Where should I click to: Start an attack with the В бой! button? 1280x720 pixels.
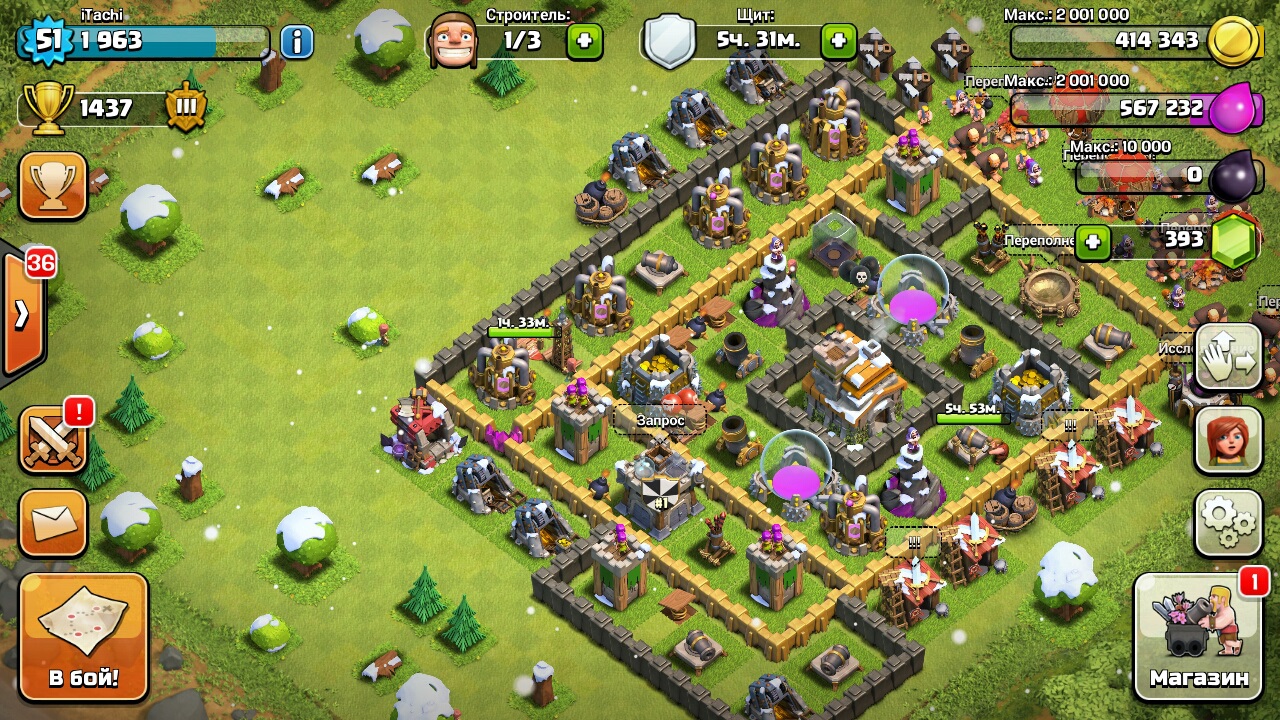(84, 636)
